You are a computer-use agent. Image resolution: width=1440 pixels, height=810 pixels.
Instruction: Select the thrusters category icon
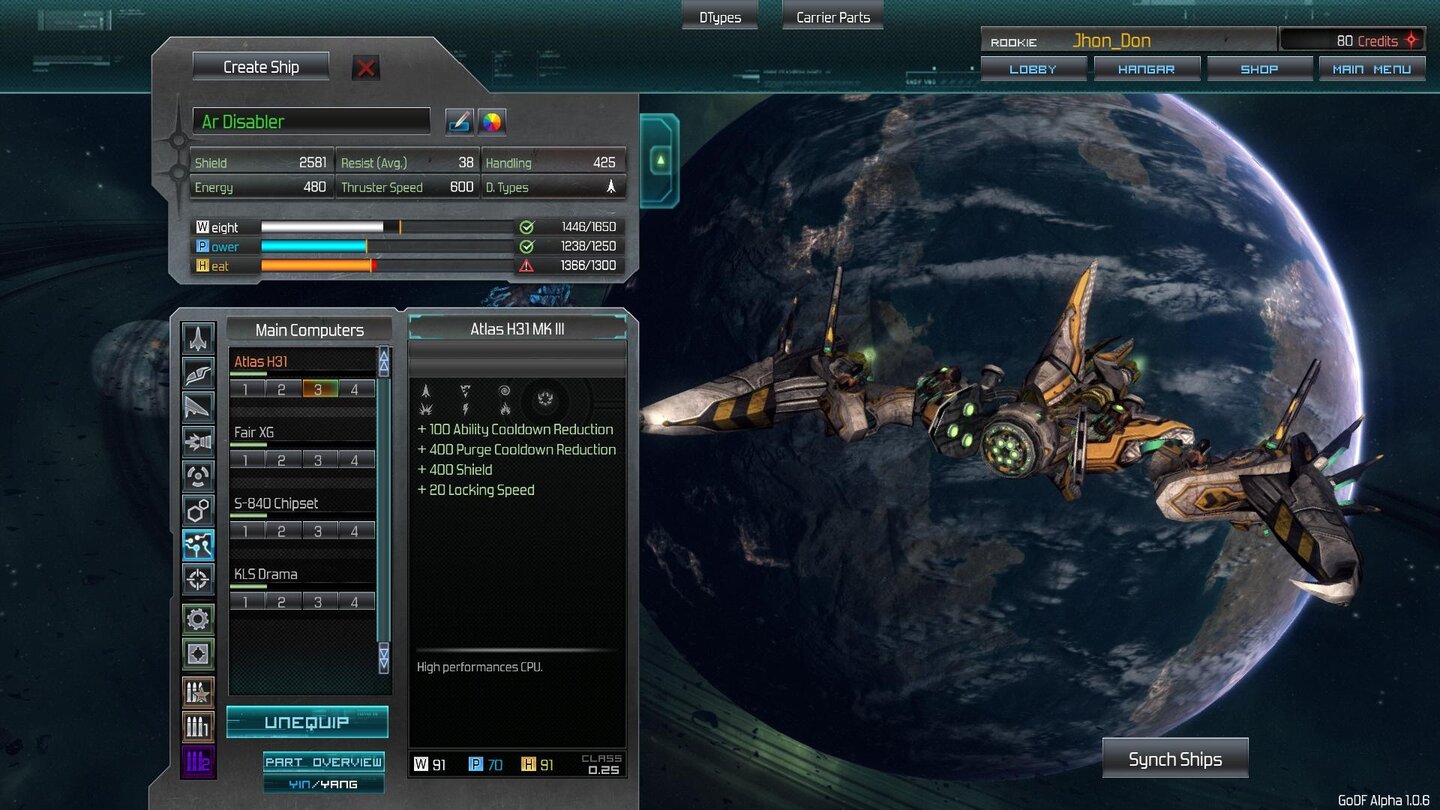(197, 440)
